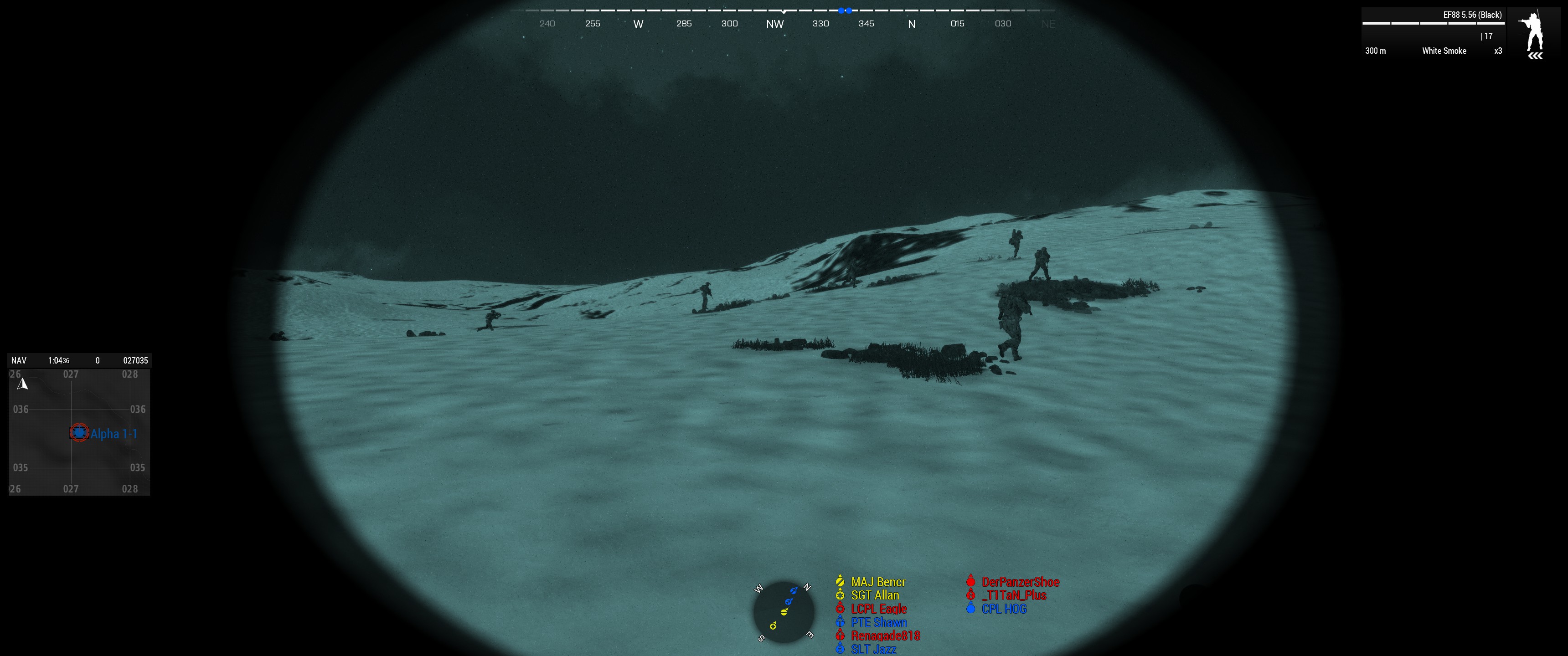The height and width of the screenshot is (656, 1568).
Task: Toggle the north arrow on the NAV map
Action: (22, 384)
